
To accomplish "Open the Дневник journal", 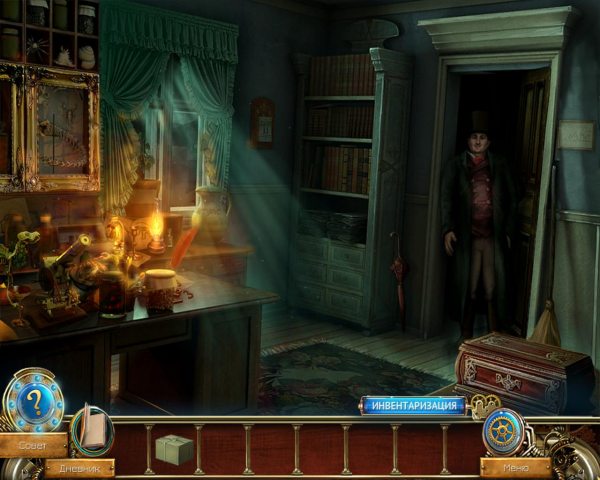I will click(x=78, y=467).
